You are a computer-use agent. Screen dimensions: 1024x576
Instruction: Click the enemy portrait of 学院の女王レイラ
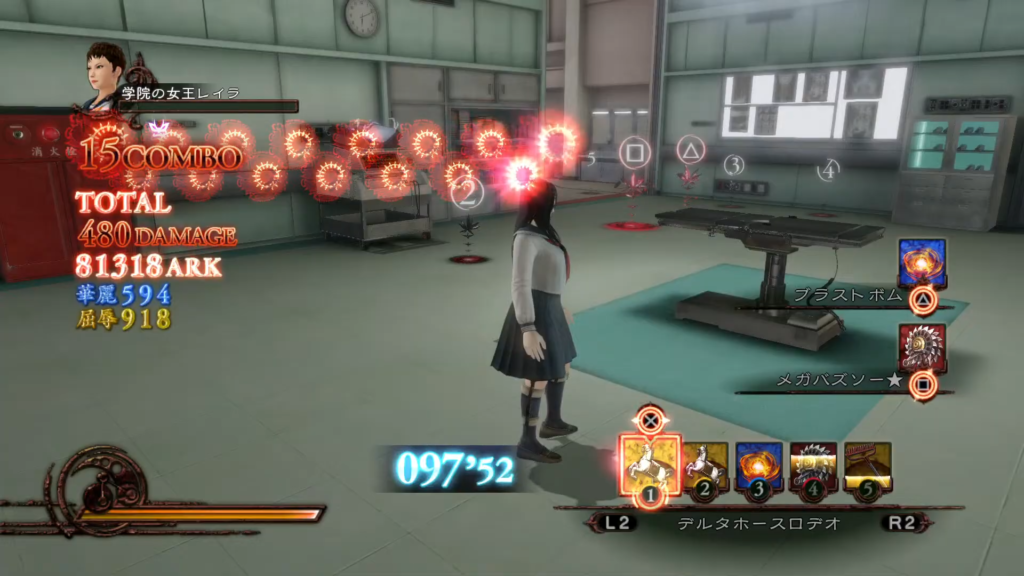point(105,72)
